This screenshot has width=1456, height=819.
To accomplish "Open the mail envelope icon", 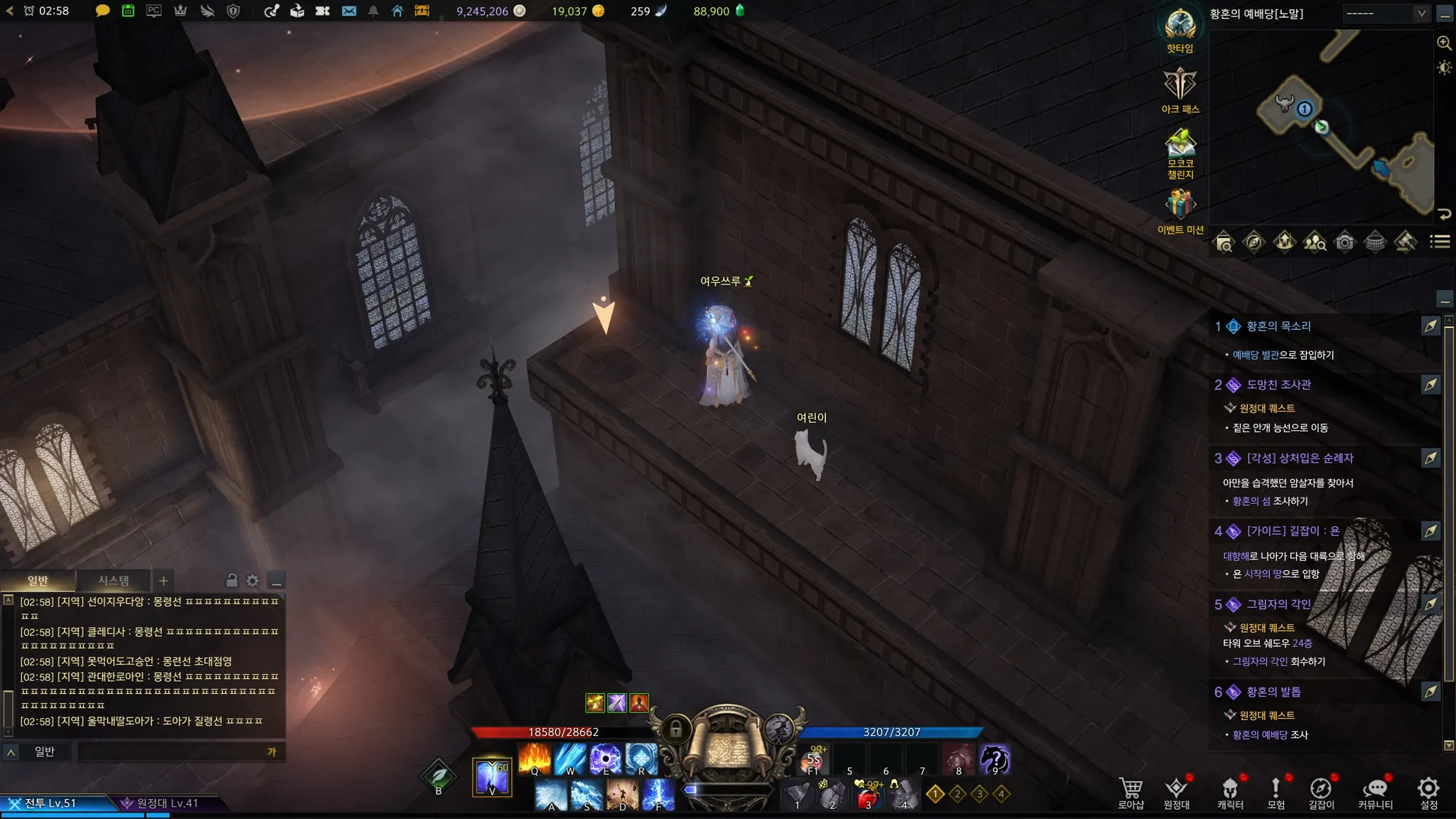I will point(348,11).
